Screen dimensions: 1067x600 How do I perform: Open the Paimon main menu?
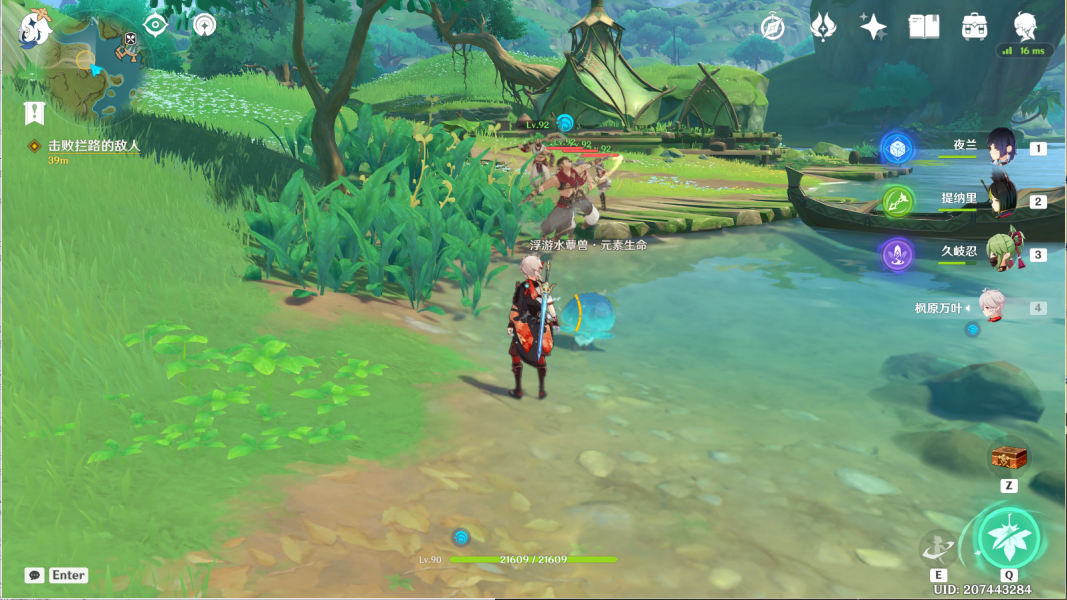pos(35,28)
